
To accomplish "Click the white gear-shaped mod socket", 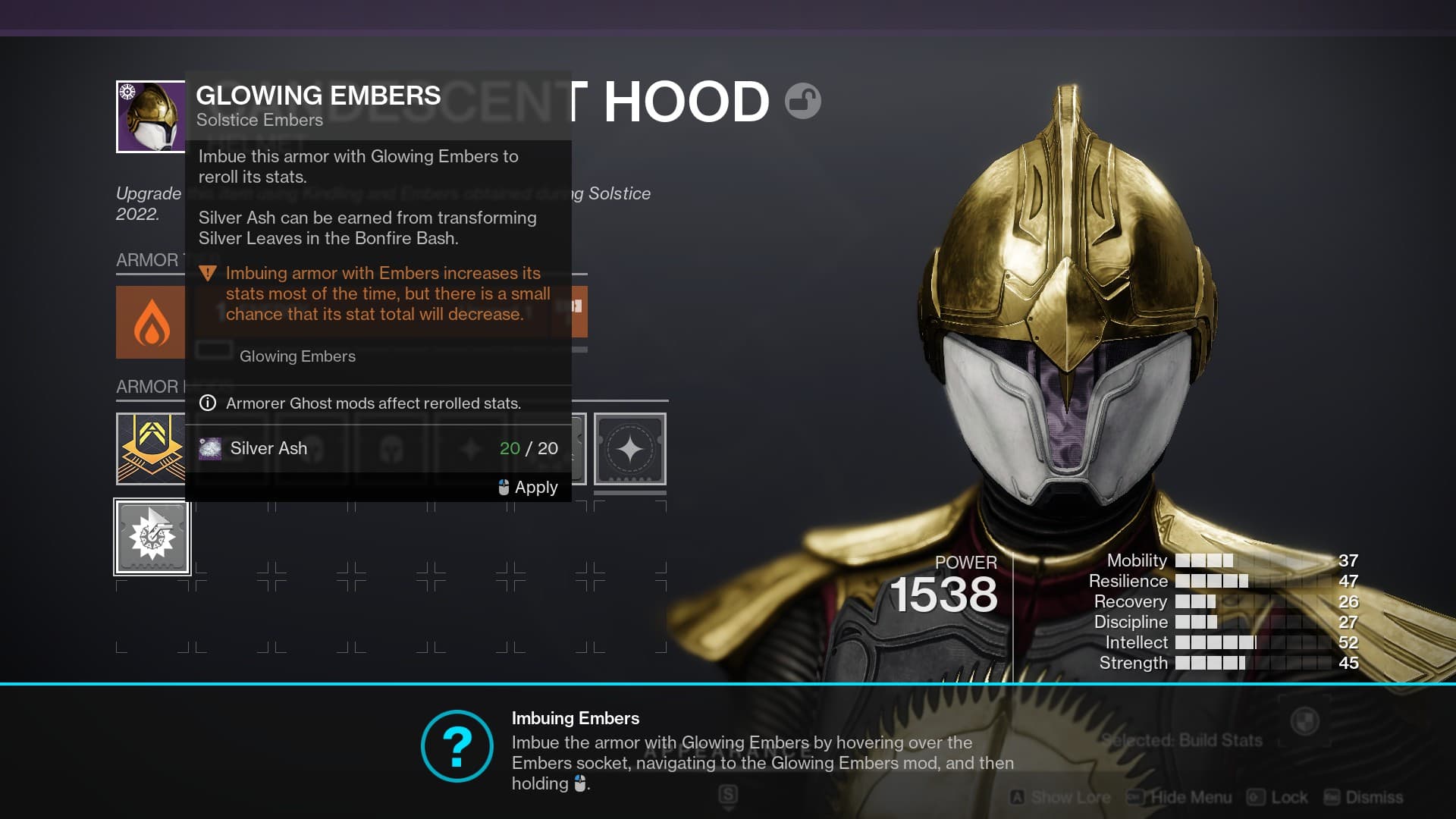I will point(152,537).
